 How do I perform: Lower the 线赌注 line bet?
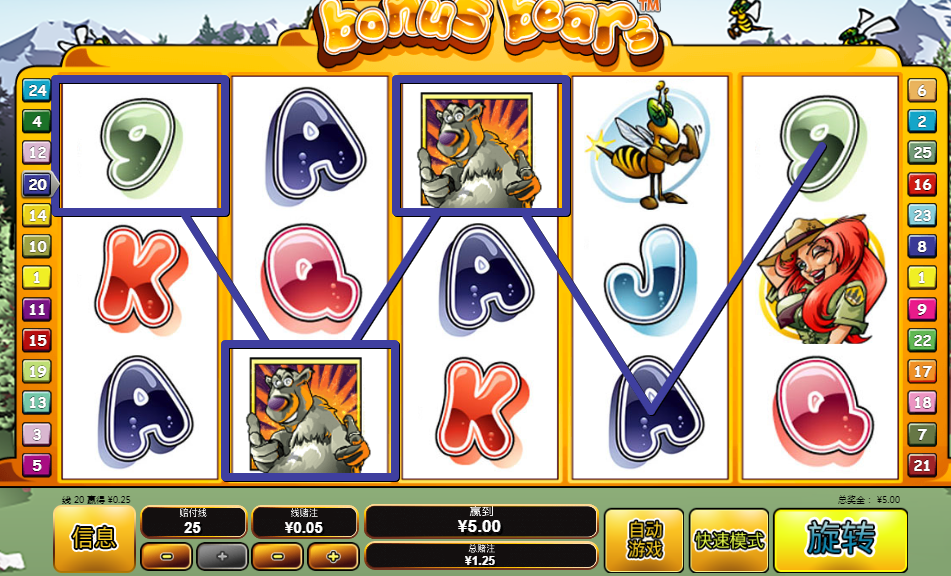point(277,556)
